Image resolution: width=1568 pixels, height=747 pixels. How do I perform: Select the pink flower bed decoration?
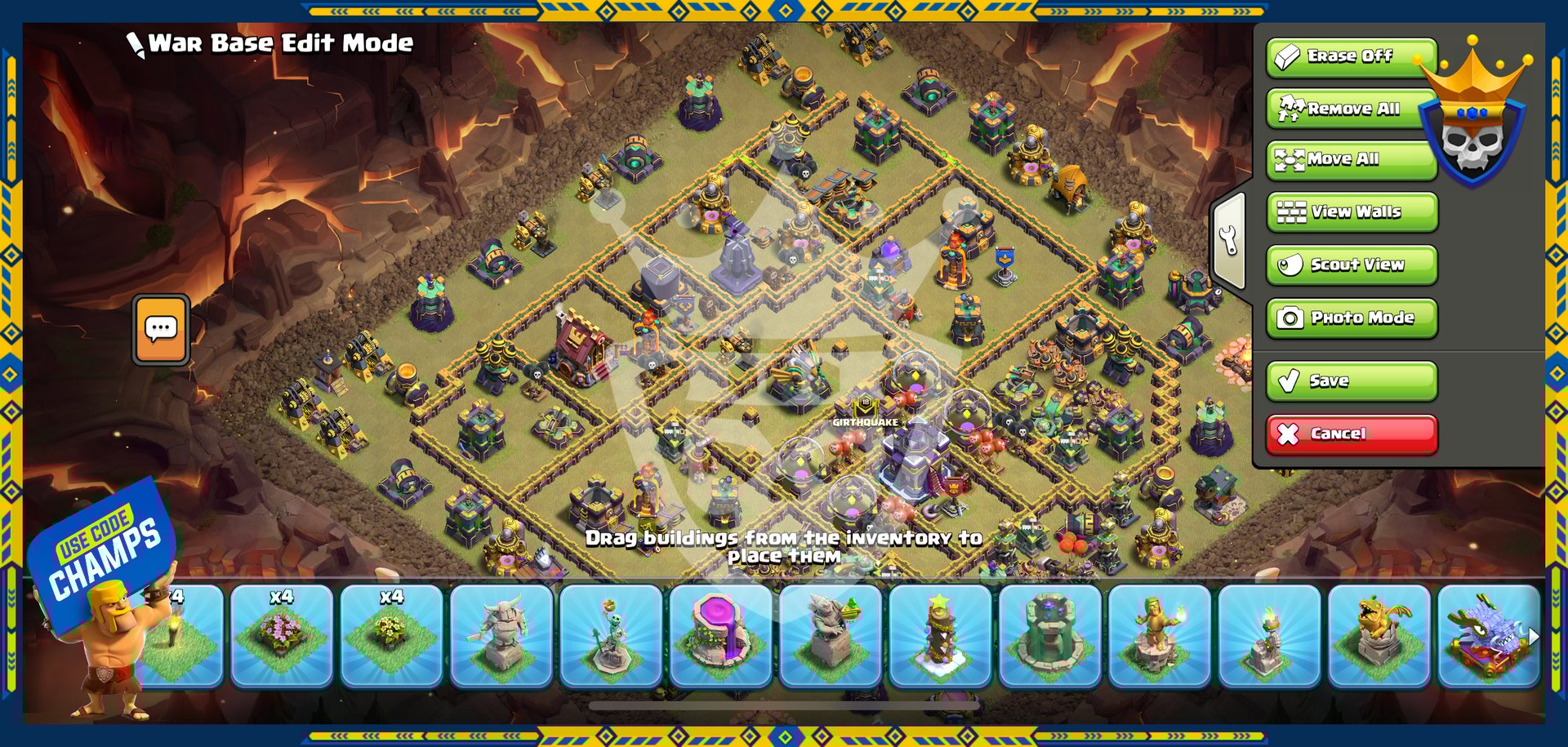[282, 636]
